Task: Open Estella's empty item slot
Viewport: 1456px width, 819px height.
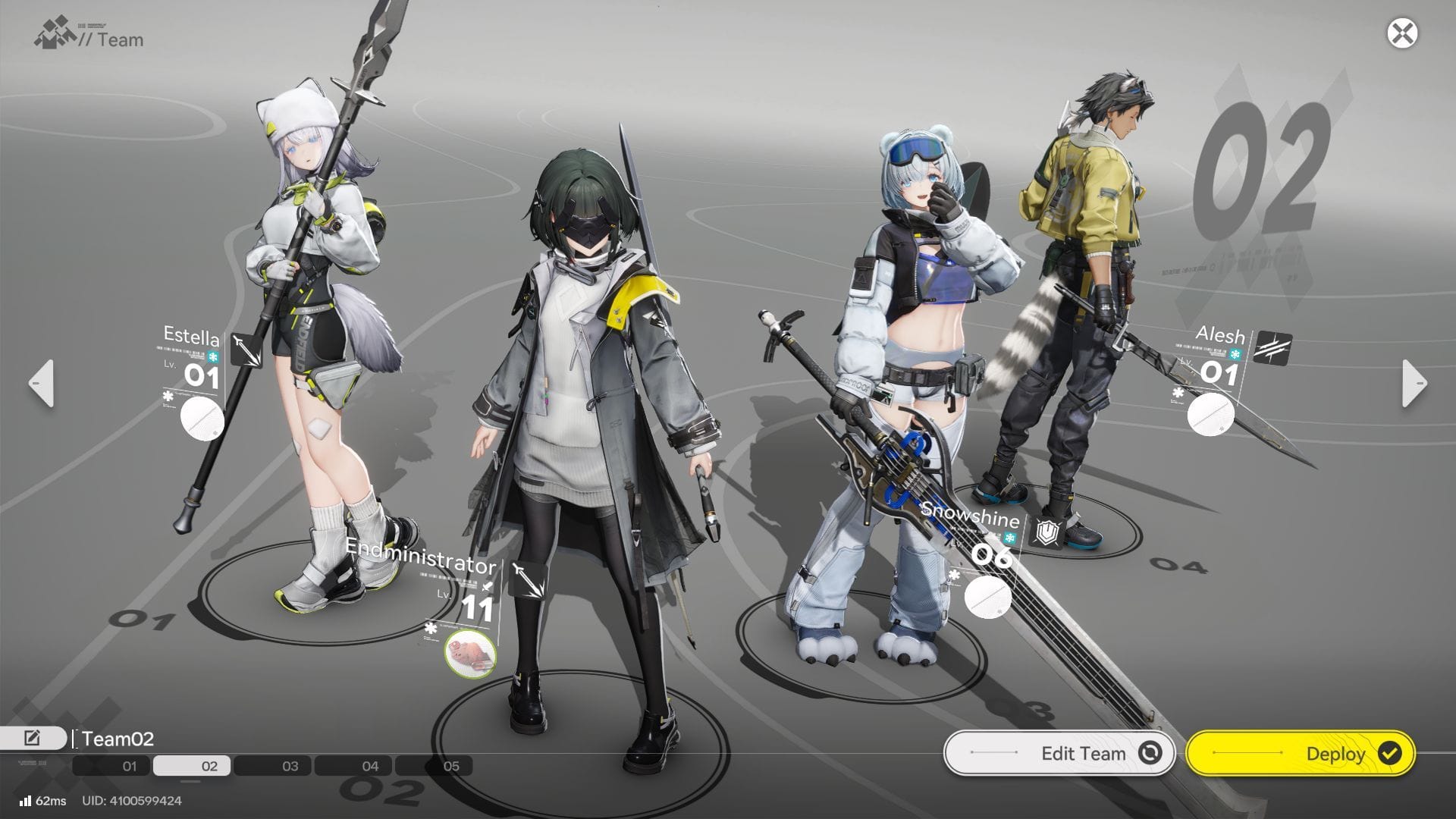Action: 202,419
